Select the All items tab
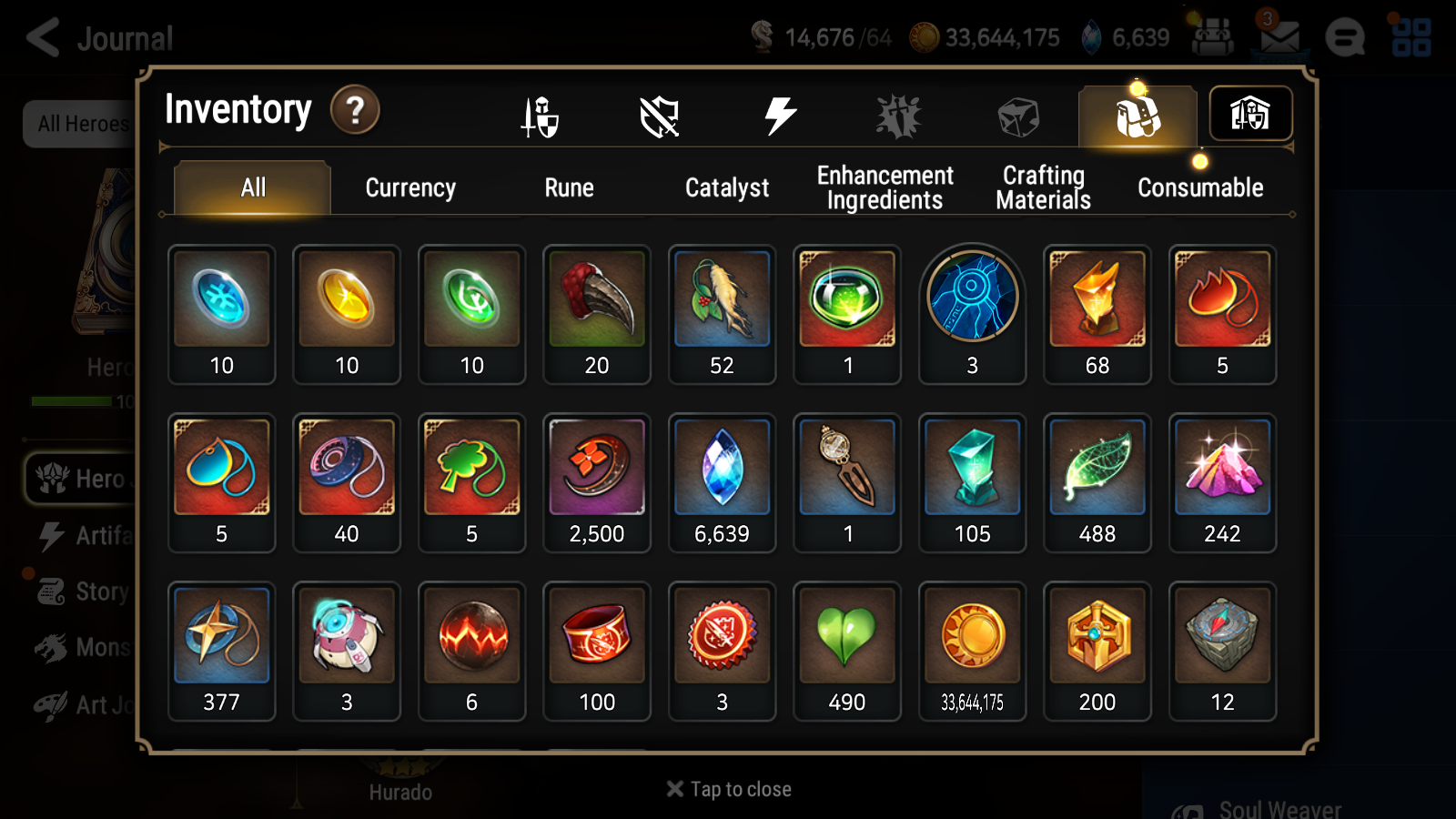1456x819 pixels. click(253, 188)
